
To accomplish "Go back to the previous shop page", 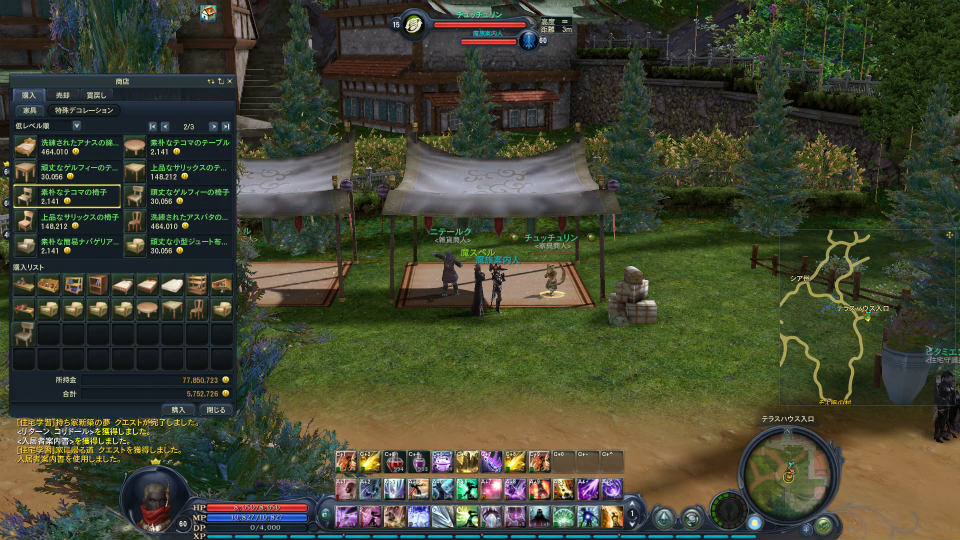I will 166,126.
